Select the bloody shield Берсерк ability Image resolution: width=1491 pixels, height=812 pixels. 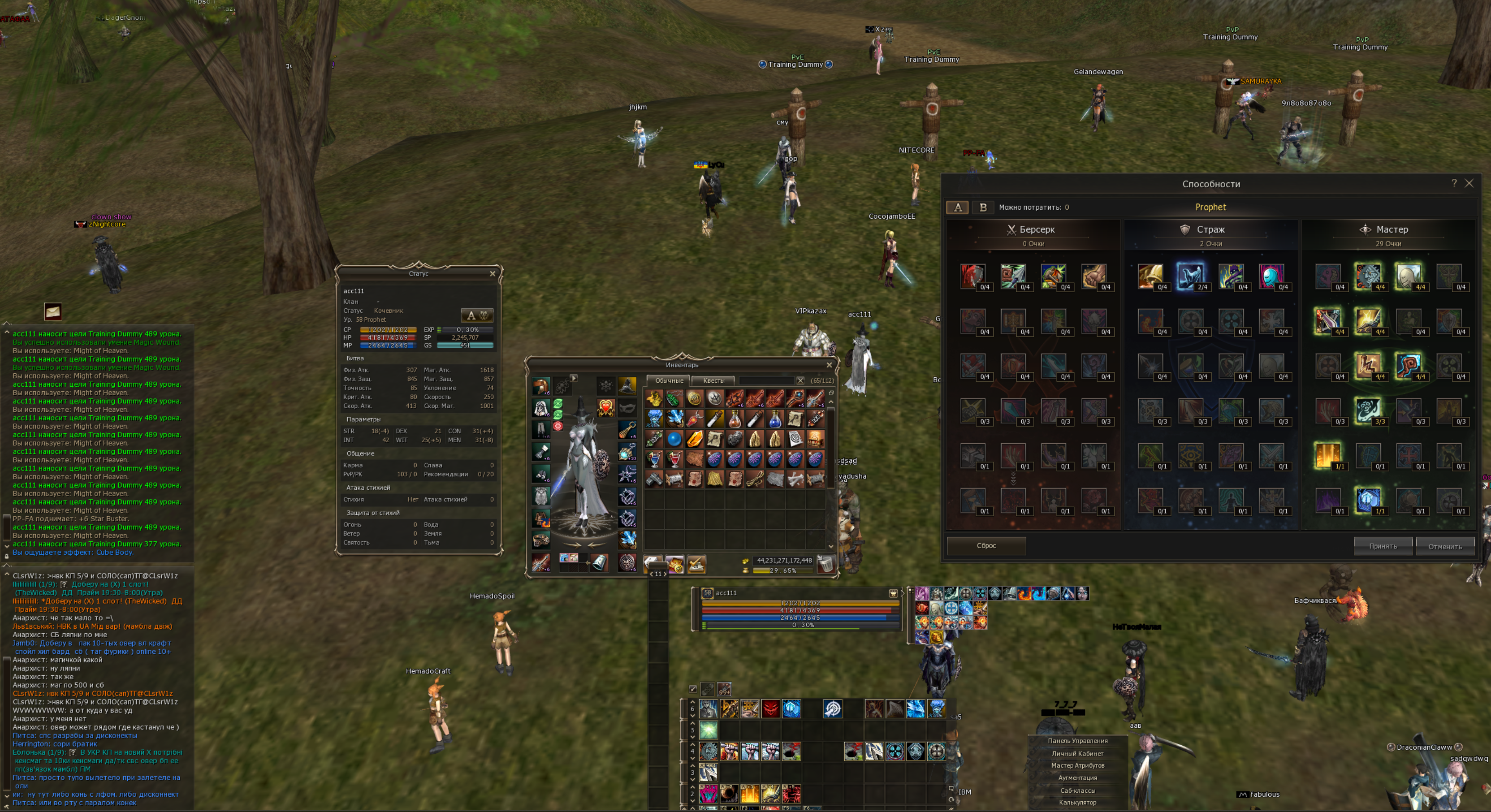tap(972, 276)
